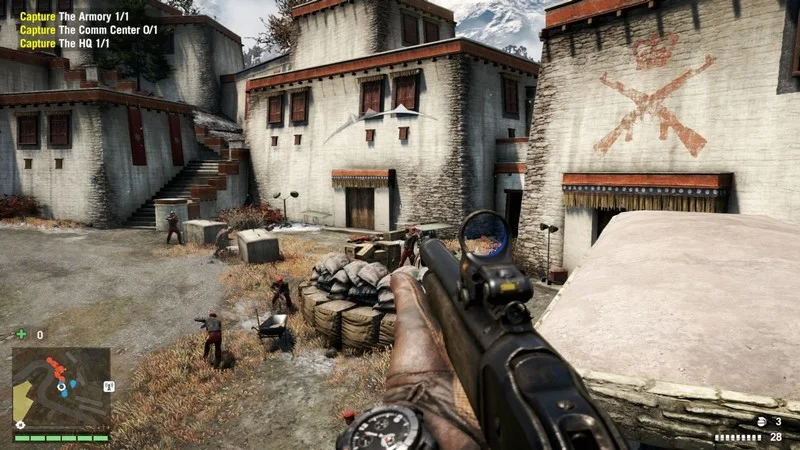Click the green health syringe cross icon
This screenshot has width=800, height=450.
coord(21,334)
